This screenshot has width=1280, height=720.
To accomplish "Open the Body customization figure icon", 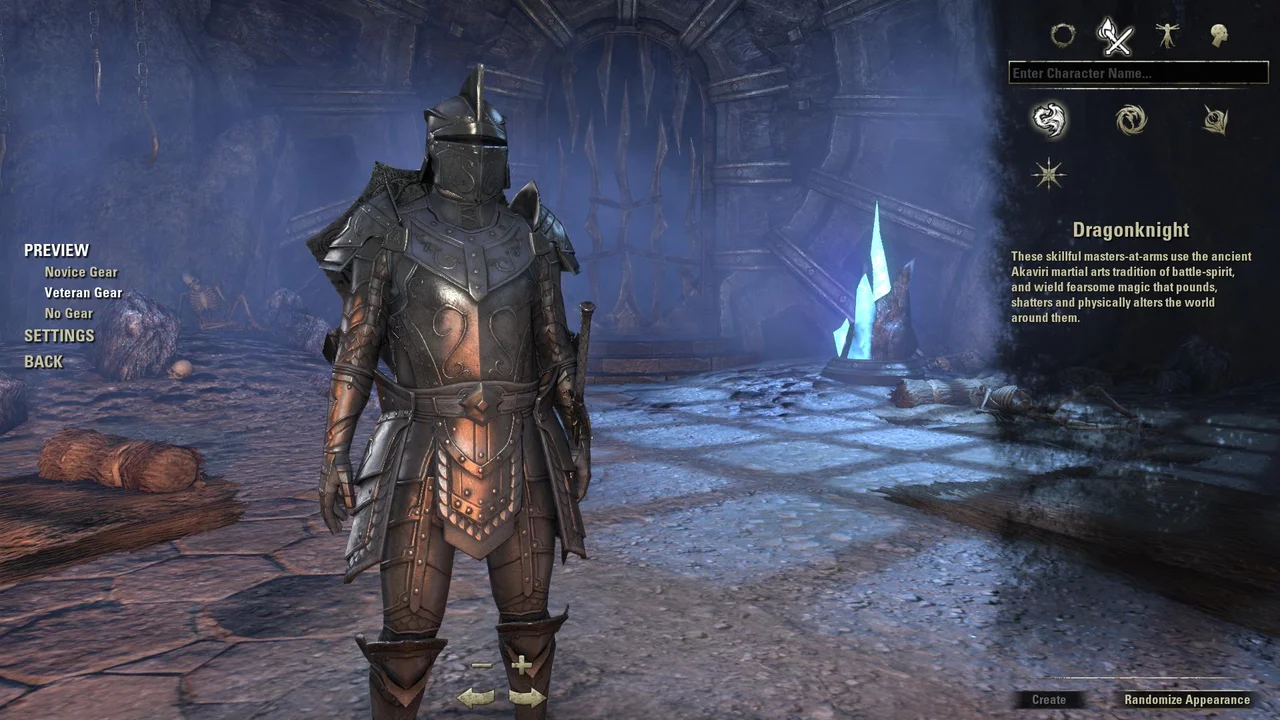I will click(x=1168, y=36).
